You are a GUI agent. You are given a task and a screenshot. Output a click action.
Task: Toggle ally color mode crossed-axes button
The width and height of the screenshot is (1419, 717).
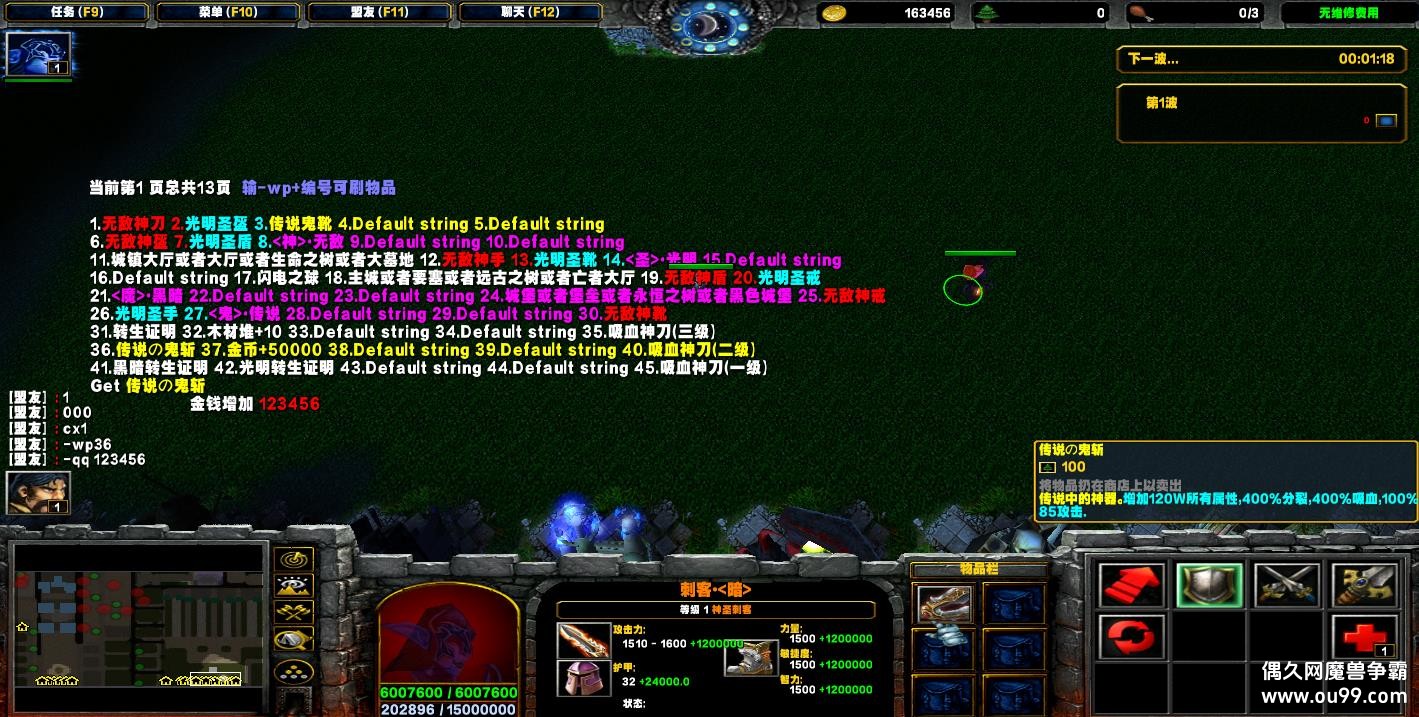pos(293,613)
